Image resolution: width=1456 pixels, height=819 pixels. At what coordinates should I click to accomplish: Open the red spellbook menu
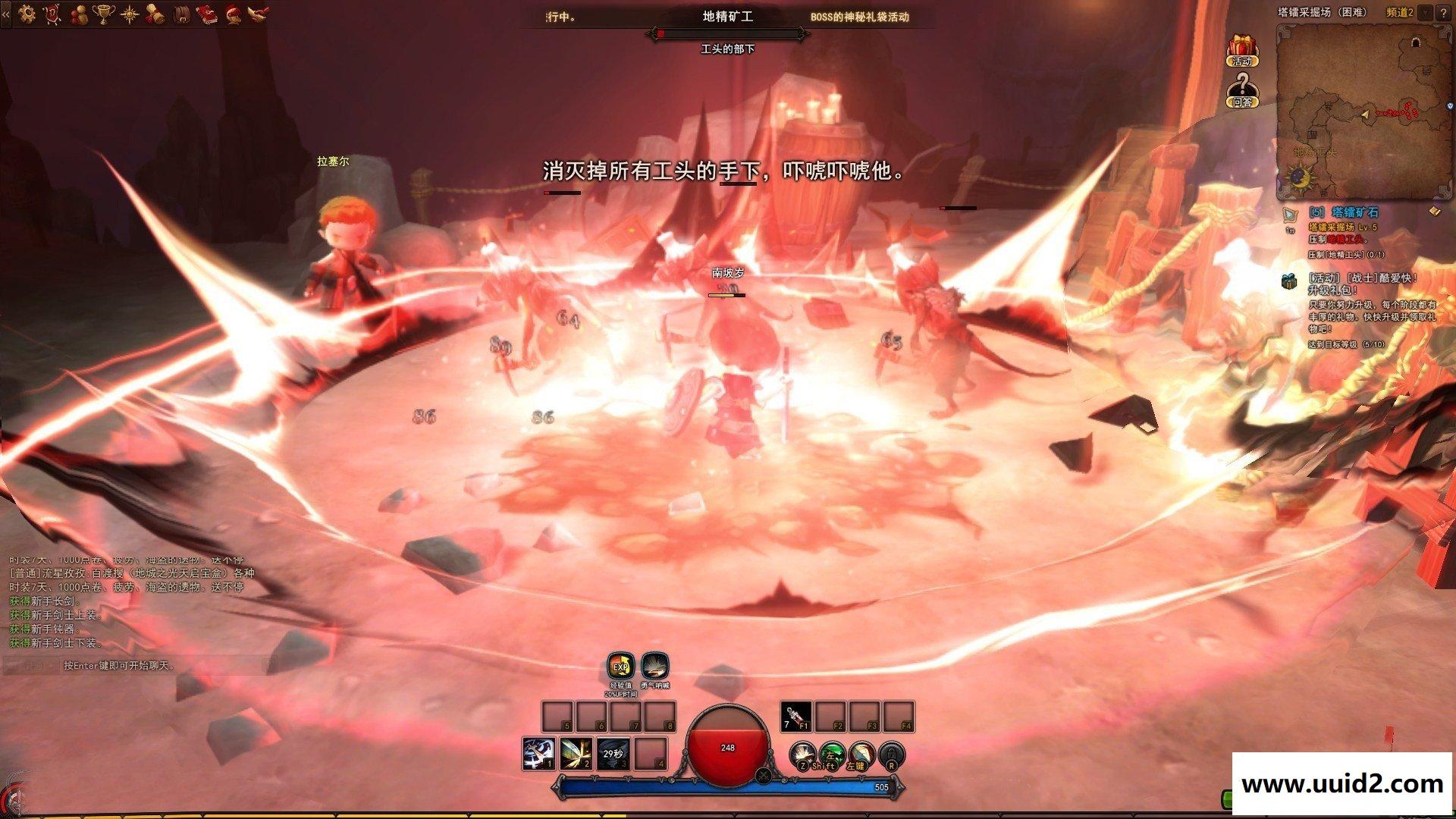206,14
